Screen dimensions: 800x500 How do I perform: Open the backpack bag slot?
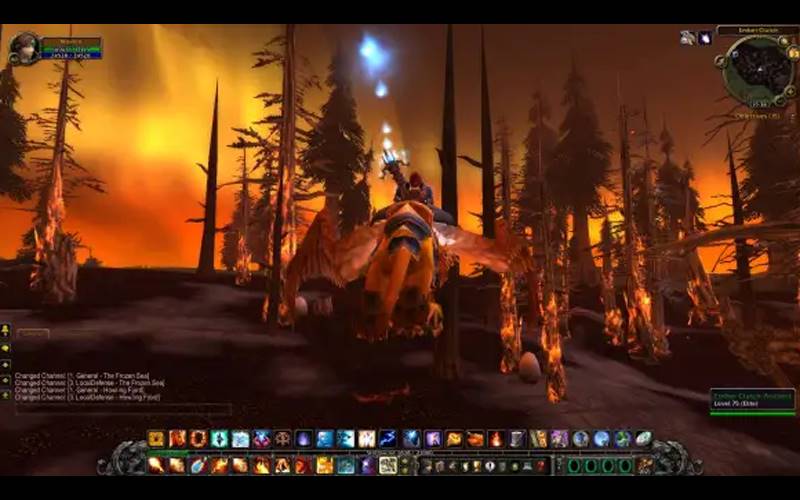click(644, 465)
